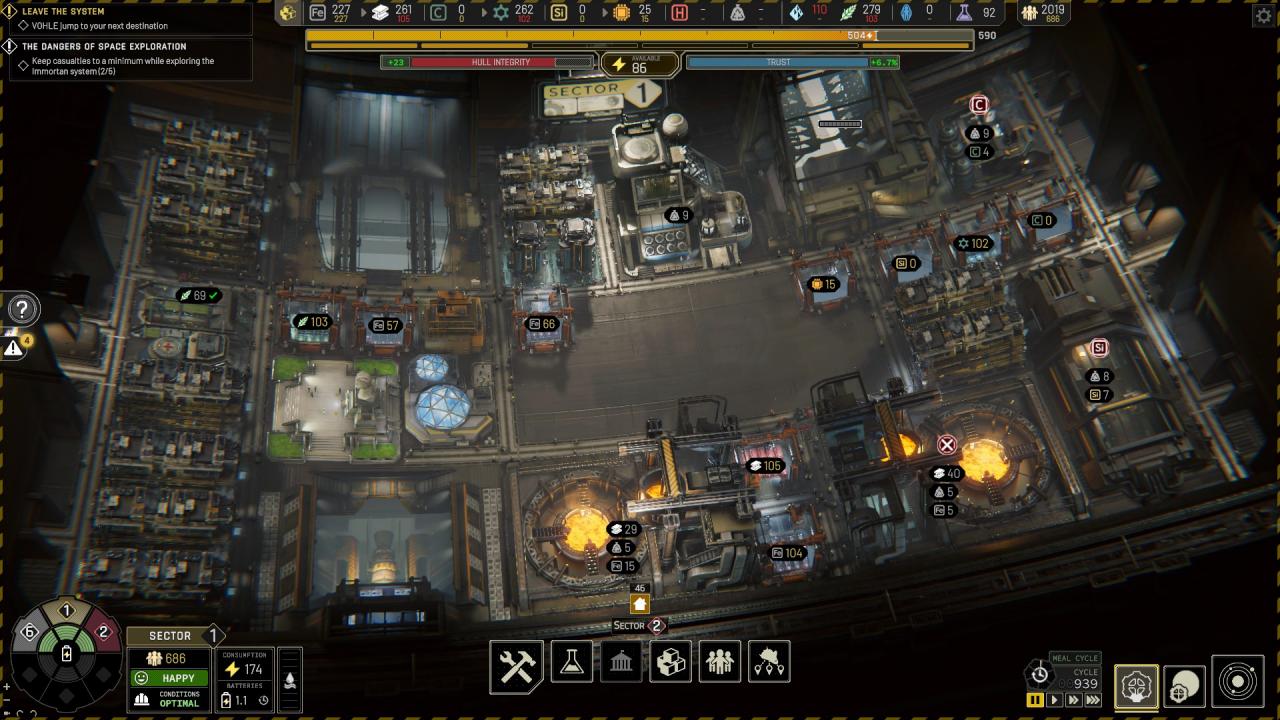Open the map-pin probe and ship menu
The width and height of the screenshot is (1280, 720).
[x=769, y=662]
